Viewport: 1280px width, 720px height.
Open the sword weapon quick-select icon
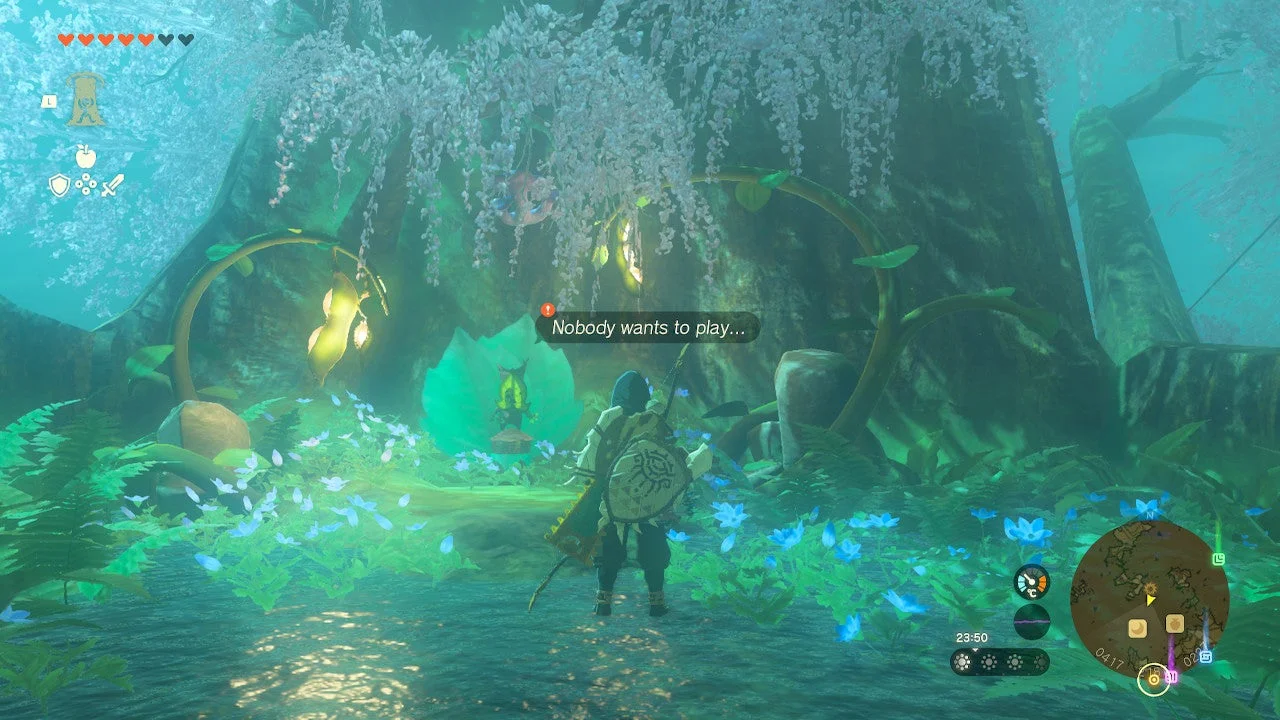click(x=112, y=184)
